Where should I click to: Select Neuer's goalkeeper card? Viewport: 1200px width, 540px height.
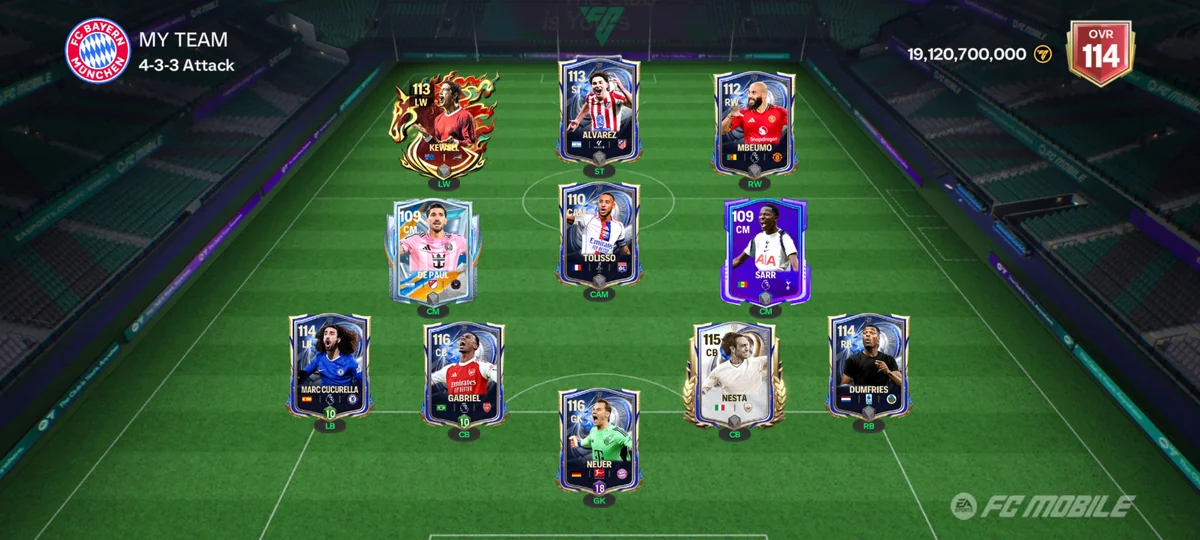point(599,440)
